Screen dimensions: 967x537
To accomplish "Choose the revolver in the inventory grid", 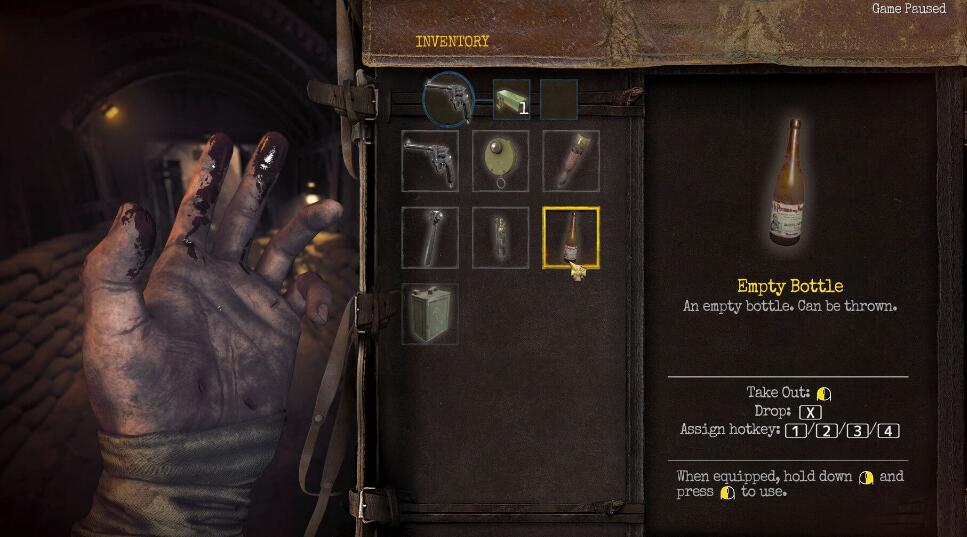I will tap(430, 160).
